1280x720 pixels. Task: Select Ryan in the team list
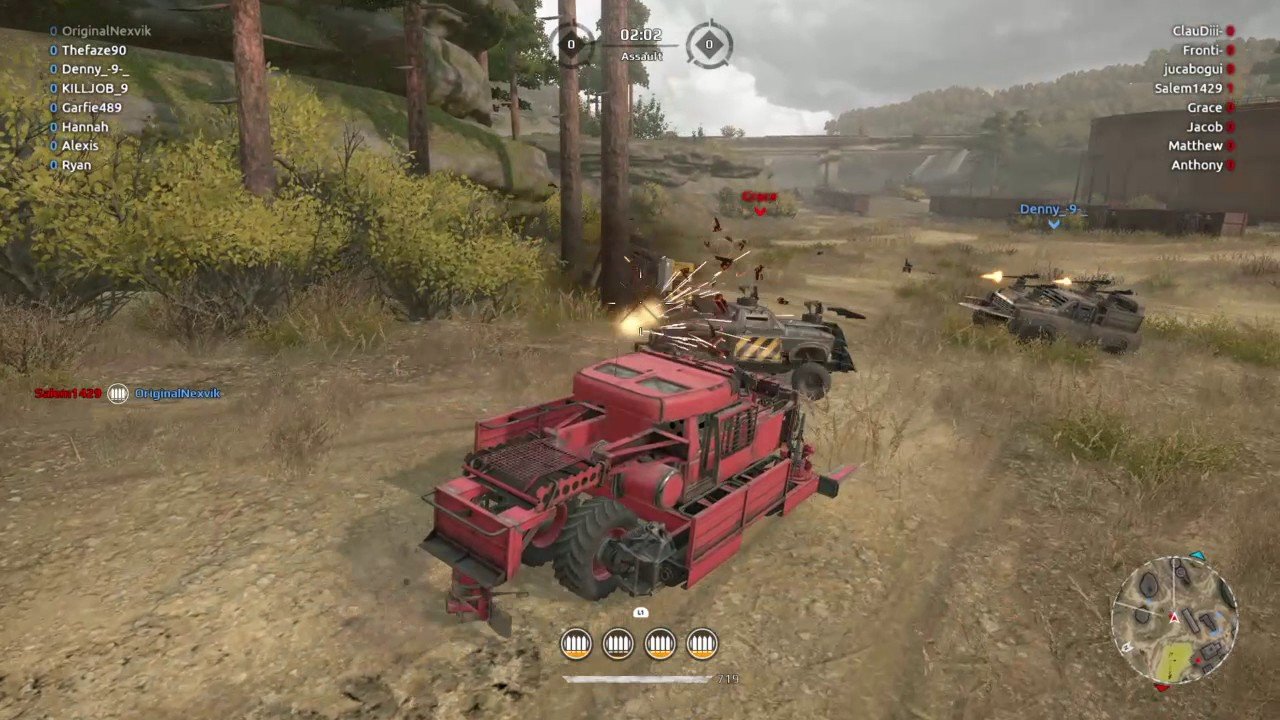(x=76, y=165)
